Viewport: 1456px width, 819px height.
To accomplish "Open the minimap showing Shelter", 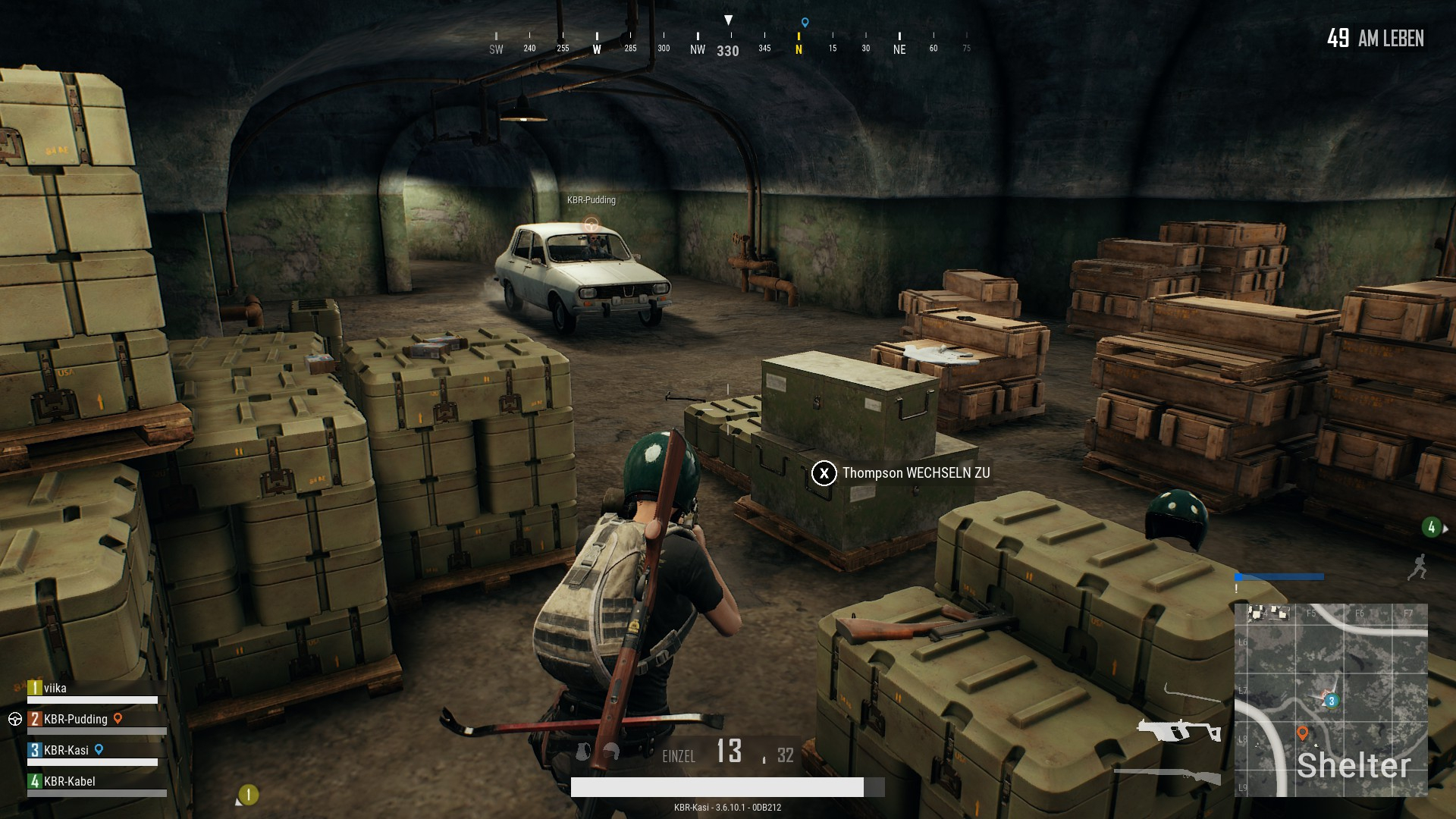I will tap(1331, 700).
